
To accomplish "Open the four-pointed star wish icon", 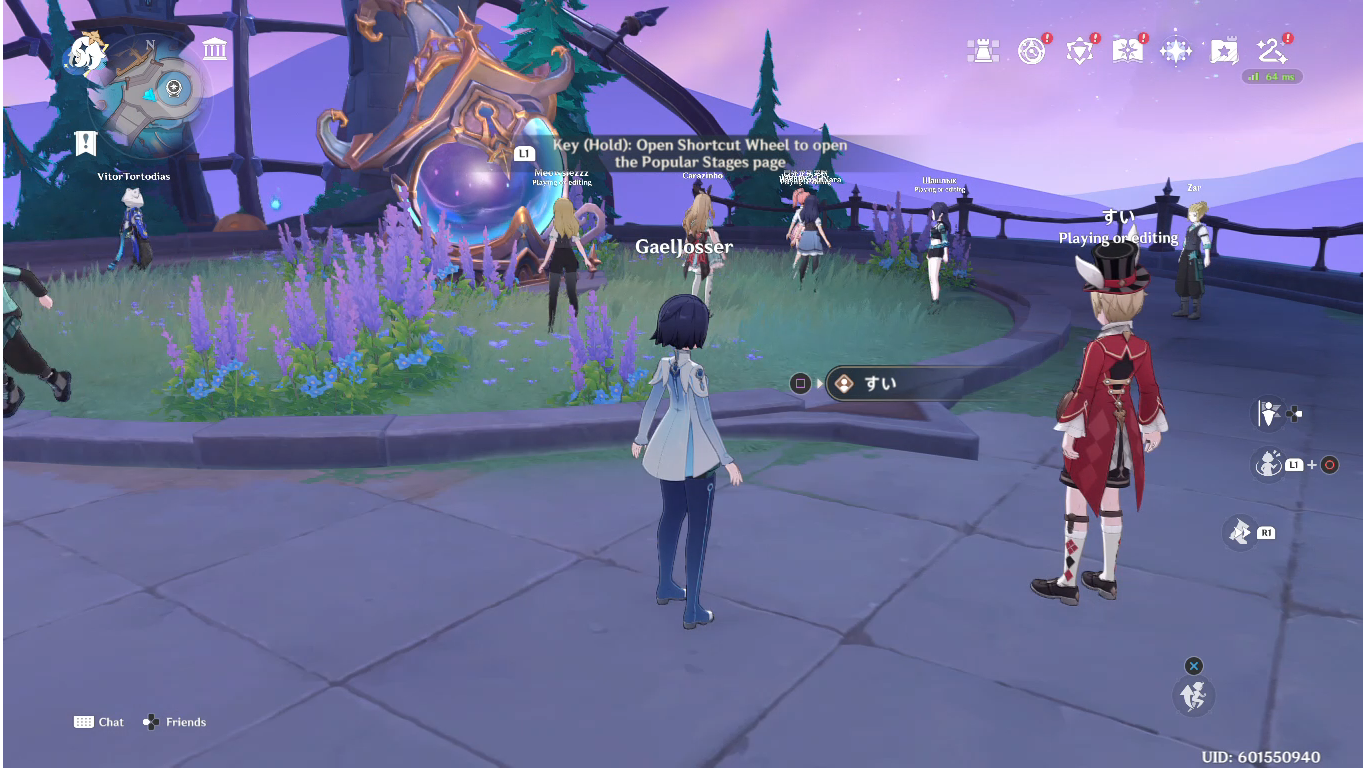I will pos(1175,51).
